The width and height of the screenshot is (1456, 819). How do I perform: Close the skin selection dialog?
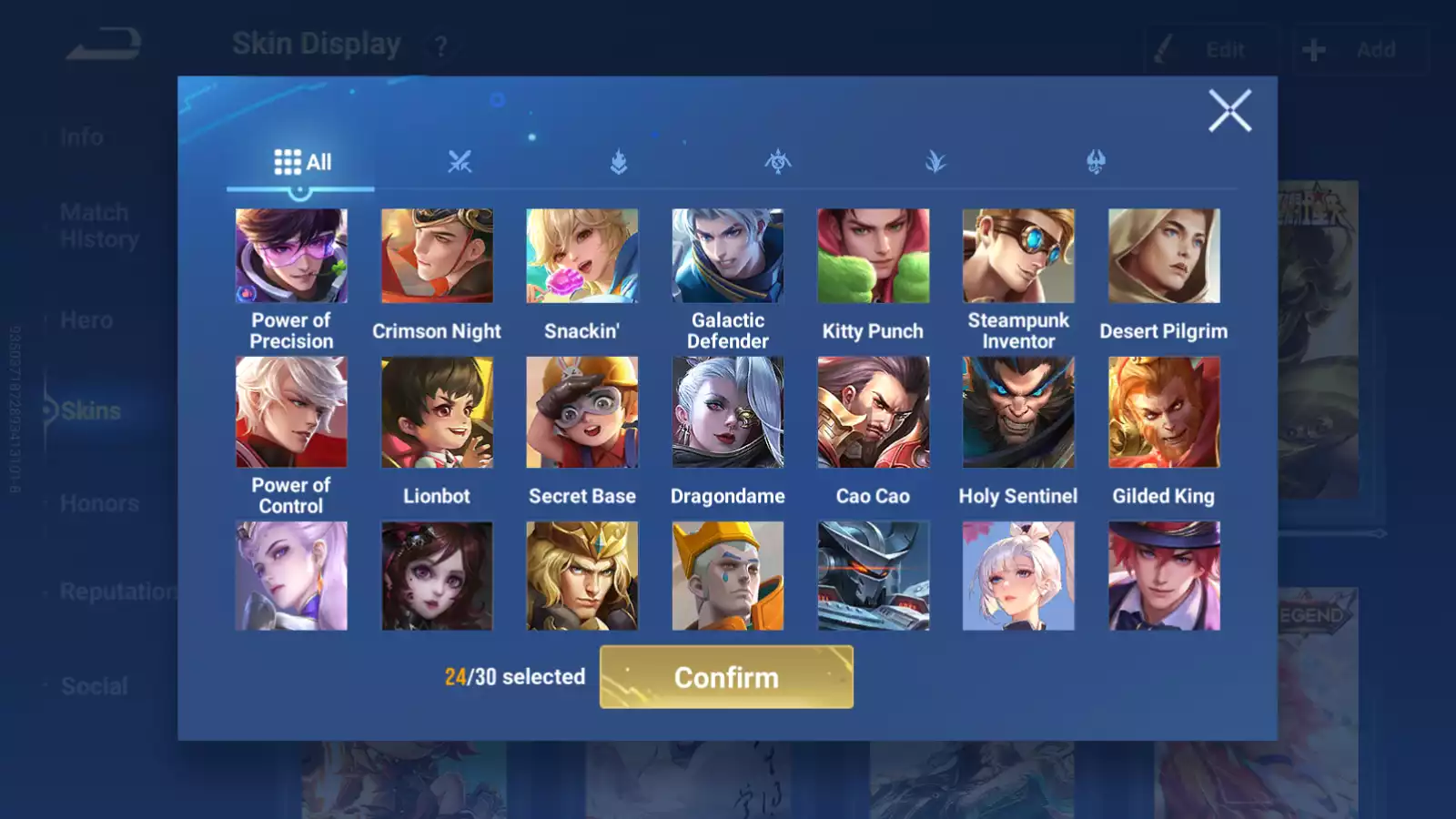pyautogui.click(x=1229, y=111)
